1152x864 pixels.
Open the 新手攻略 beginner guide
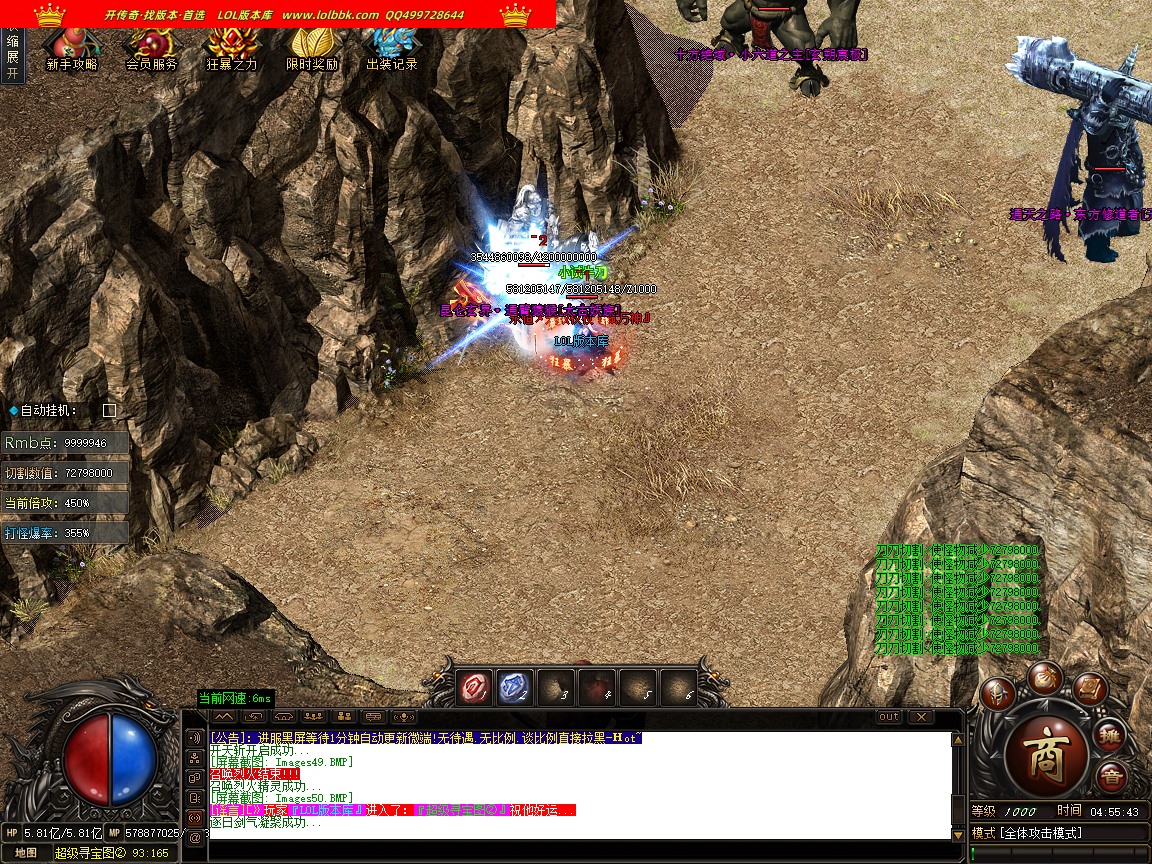tap(71, 50)
